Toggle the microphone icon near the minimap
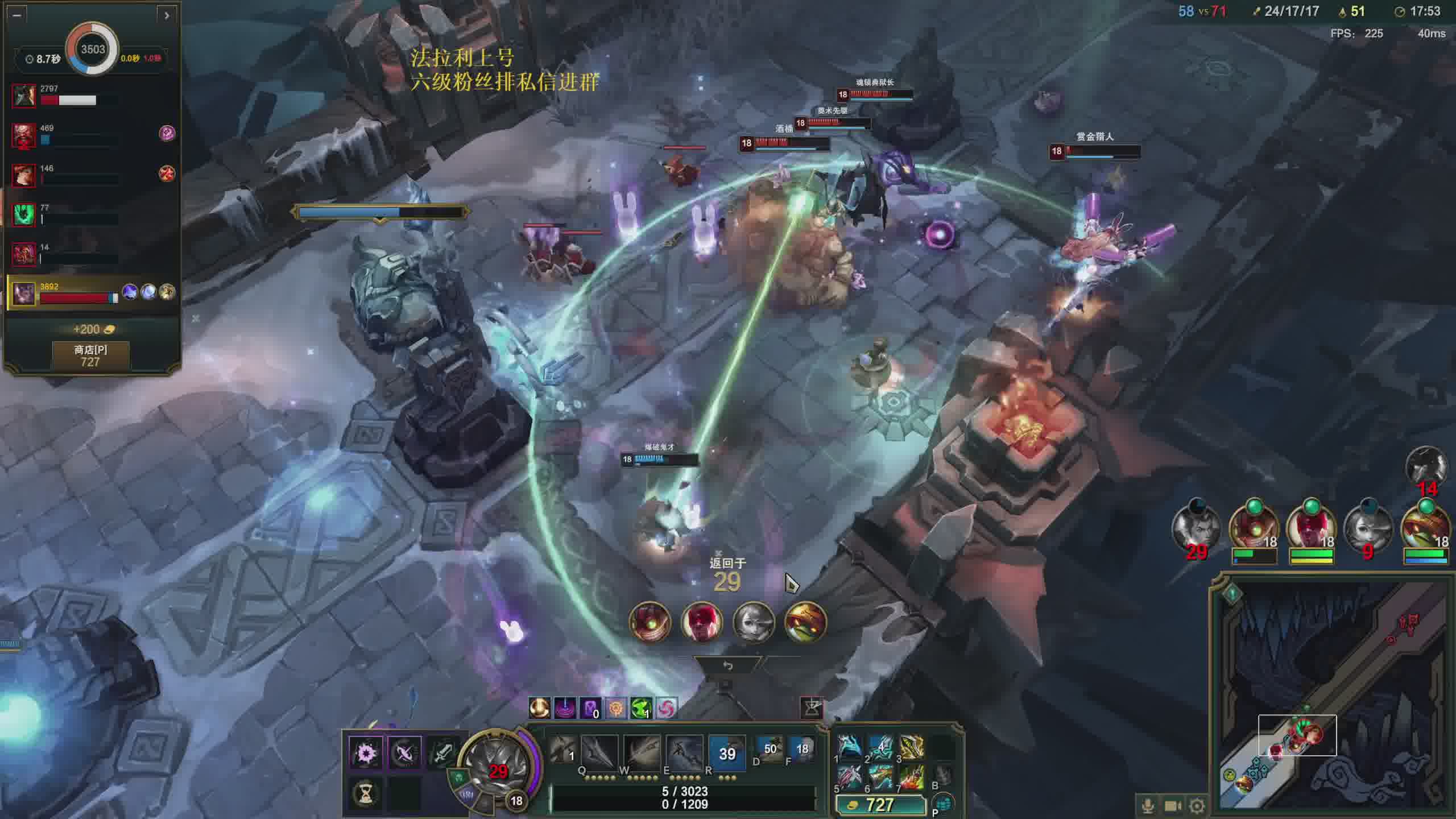The width and height of the screenshot is (1456, 819). pos(1148,806)
